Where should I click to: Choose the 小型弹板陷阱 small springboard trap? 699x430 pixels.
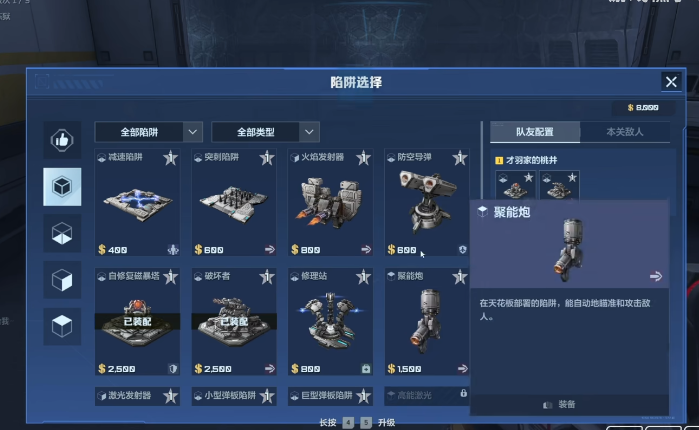tap(234, 397)
